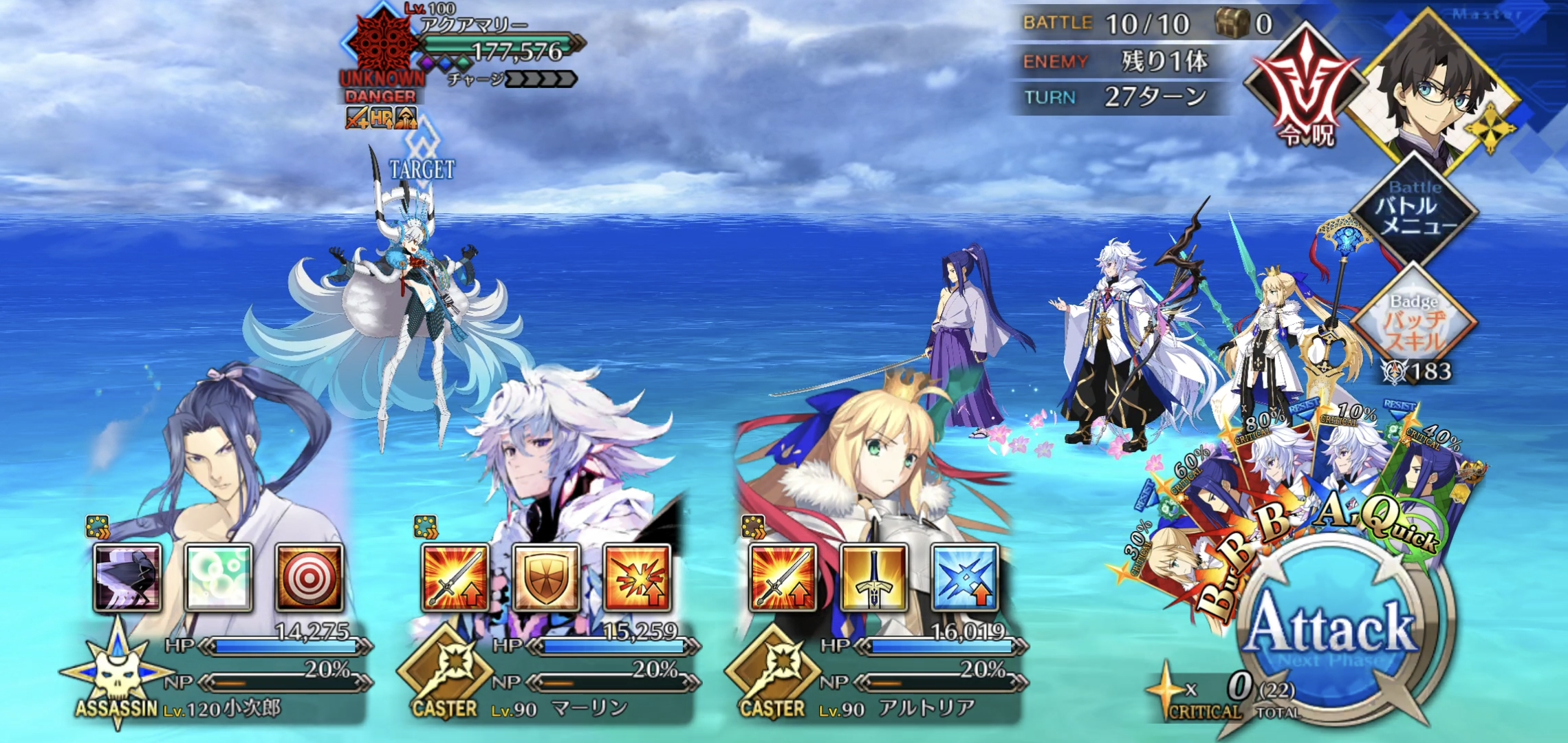Use Kojiro's green bubbles skill
The height and width of the screenshot is (743, 1568).
click(x=218, y=578)
